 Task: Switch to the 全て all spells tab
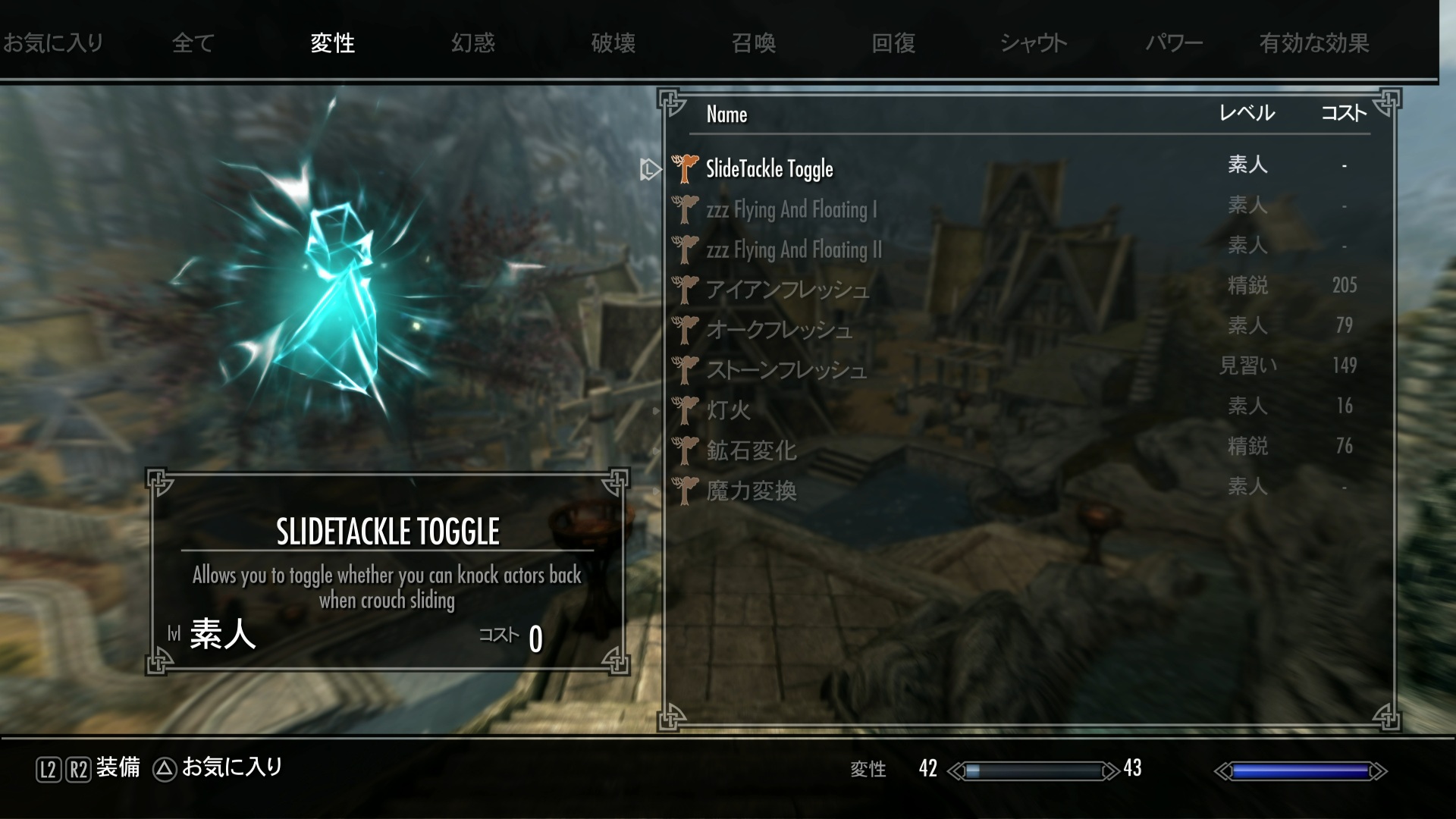click(x=193, y=42)
